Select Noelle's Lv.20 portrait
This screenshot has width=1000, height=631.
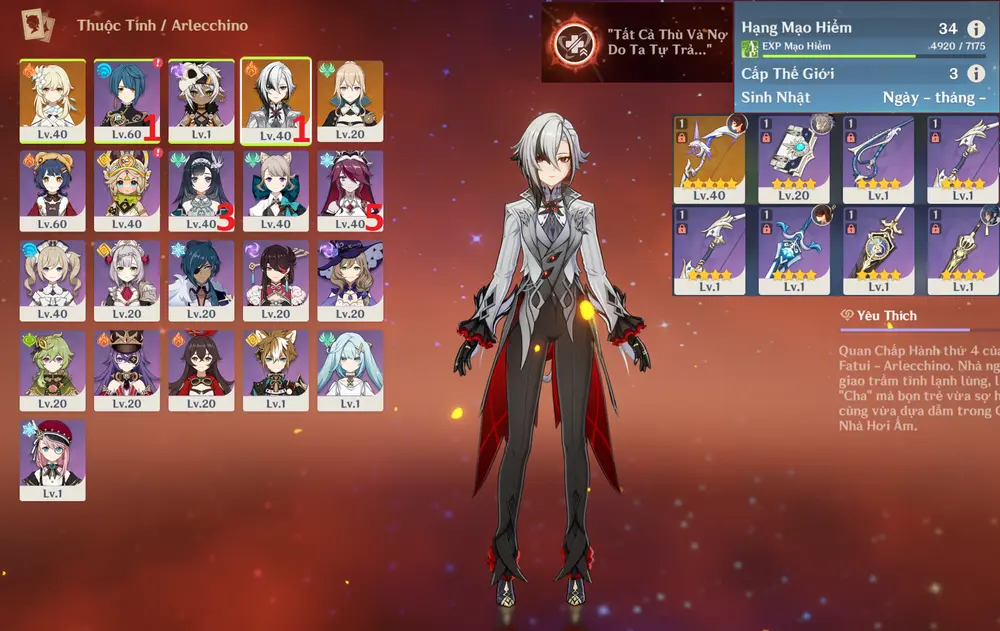coord(127,280)
